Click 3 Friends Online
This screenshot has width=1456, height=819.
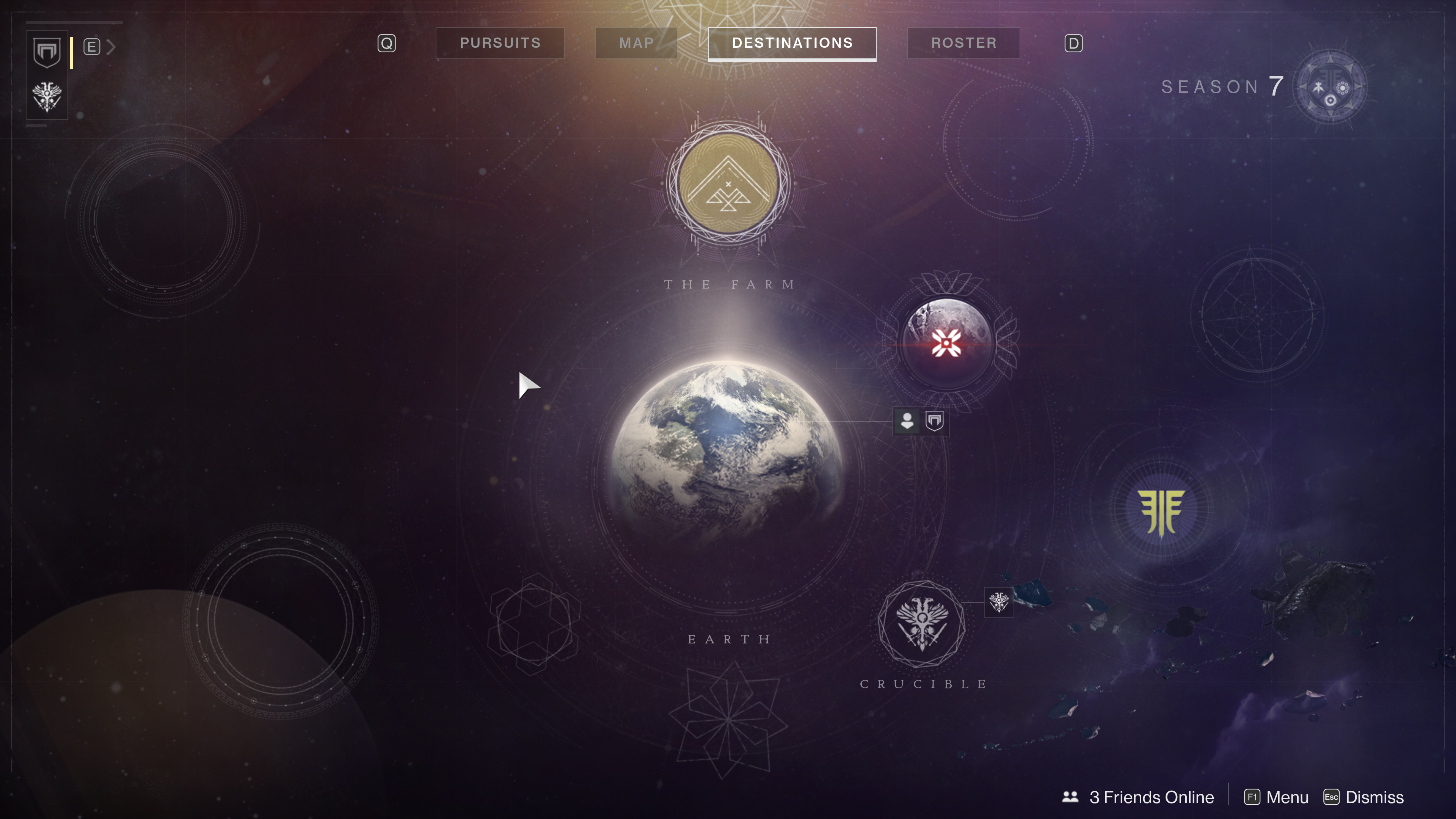[1150, 796]
